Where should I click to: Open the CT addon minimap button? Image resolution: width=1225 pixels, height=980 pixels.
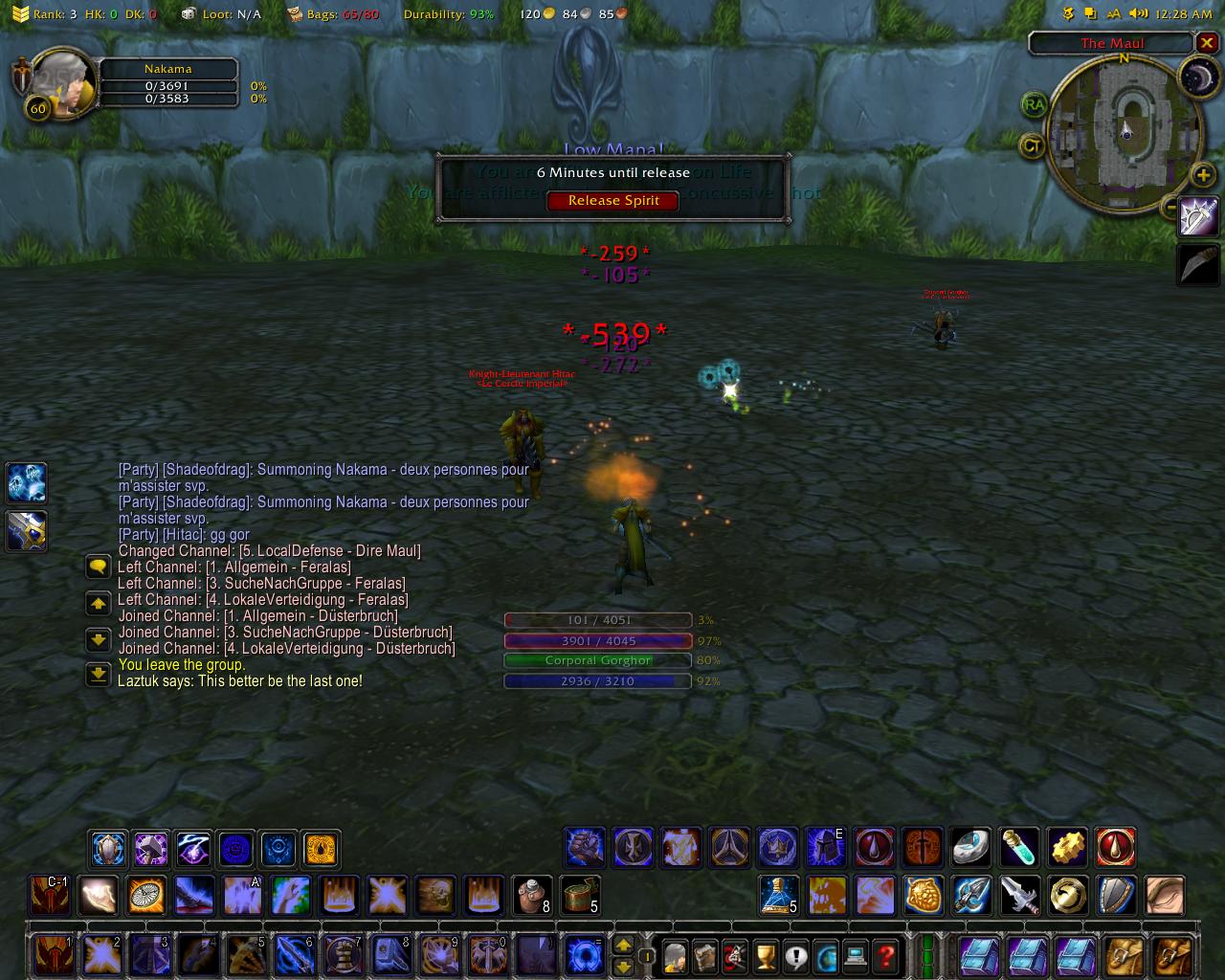coord(1033,146)
